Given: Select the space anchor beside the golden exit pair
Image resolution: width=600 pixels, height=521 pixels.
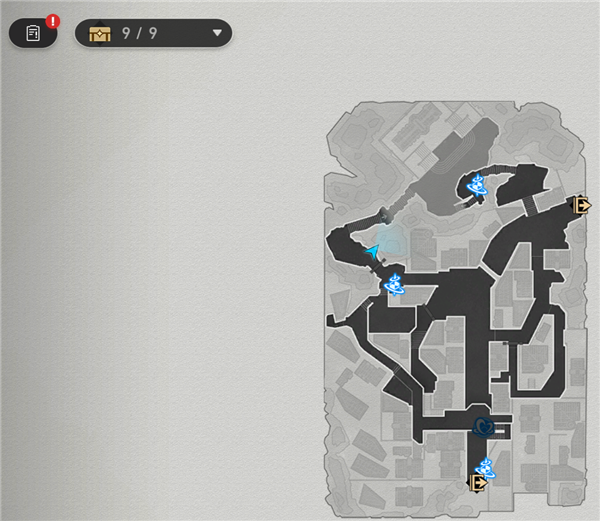Looking at the screenshot, I should tap(485, 466).
